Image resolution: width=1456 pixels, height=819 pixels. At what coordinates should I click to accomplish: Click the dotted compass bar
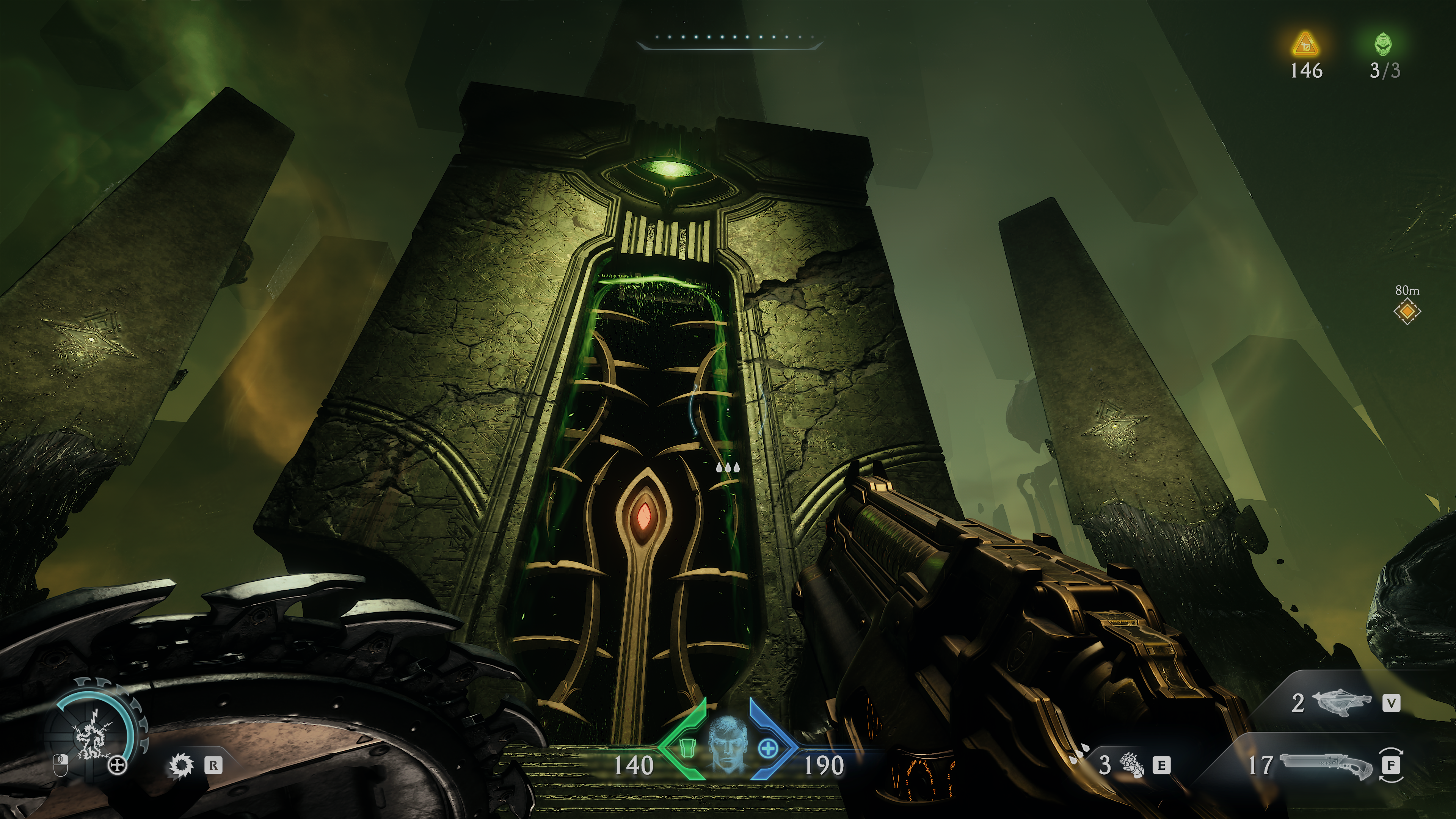(728, 38)
